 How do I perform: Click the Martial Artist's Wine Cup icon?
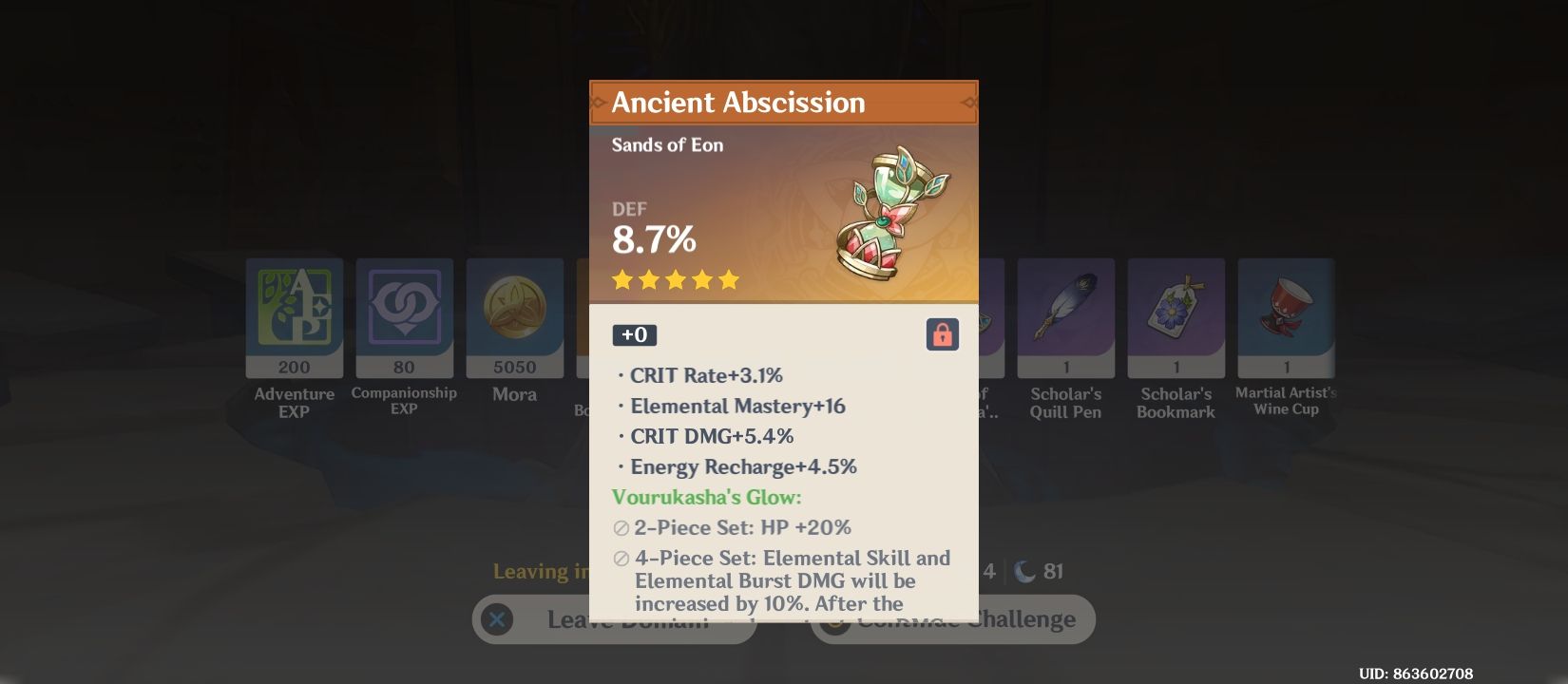1286,318
